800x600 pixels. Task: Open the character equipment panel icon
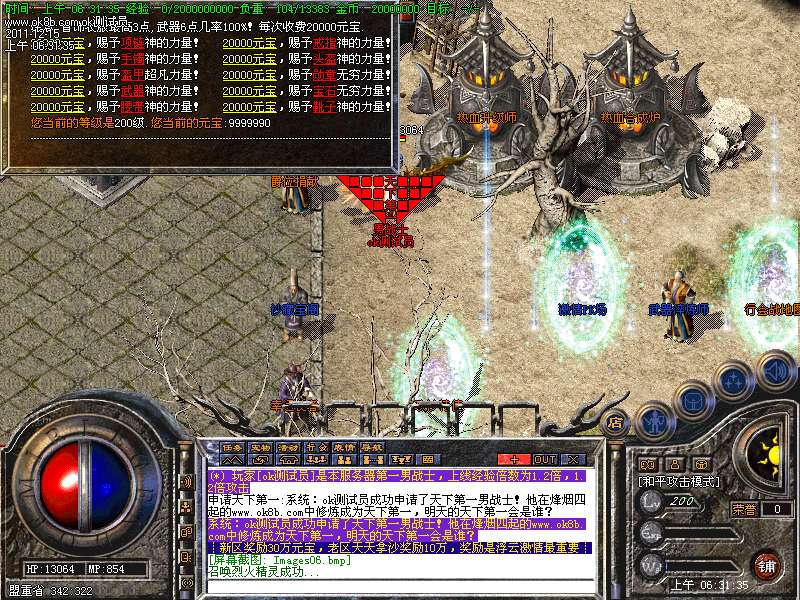(x=652, y=421)
